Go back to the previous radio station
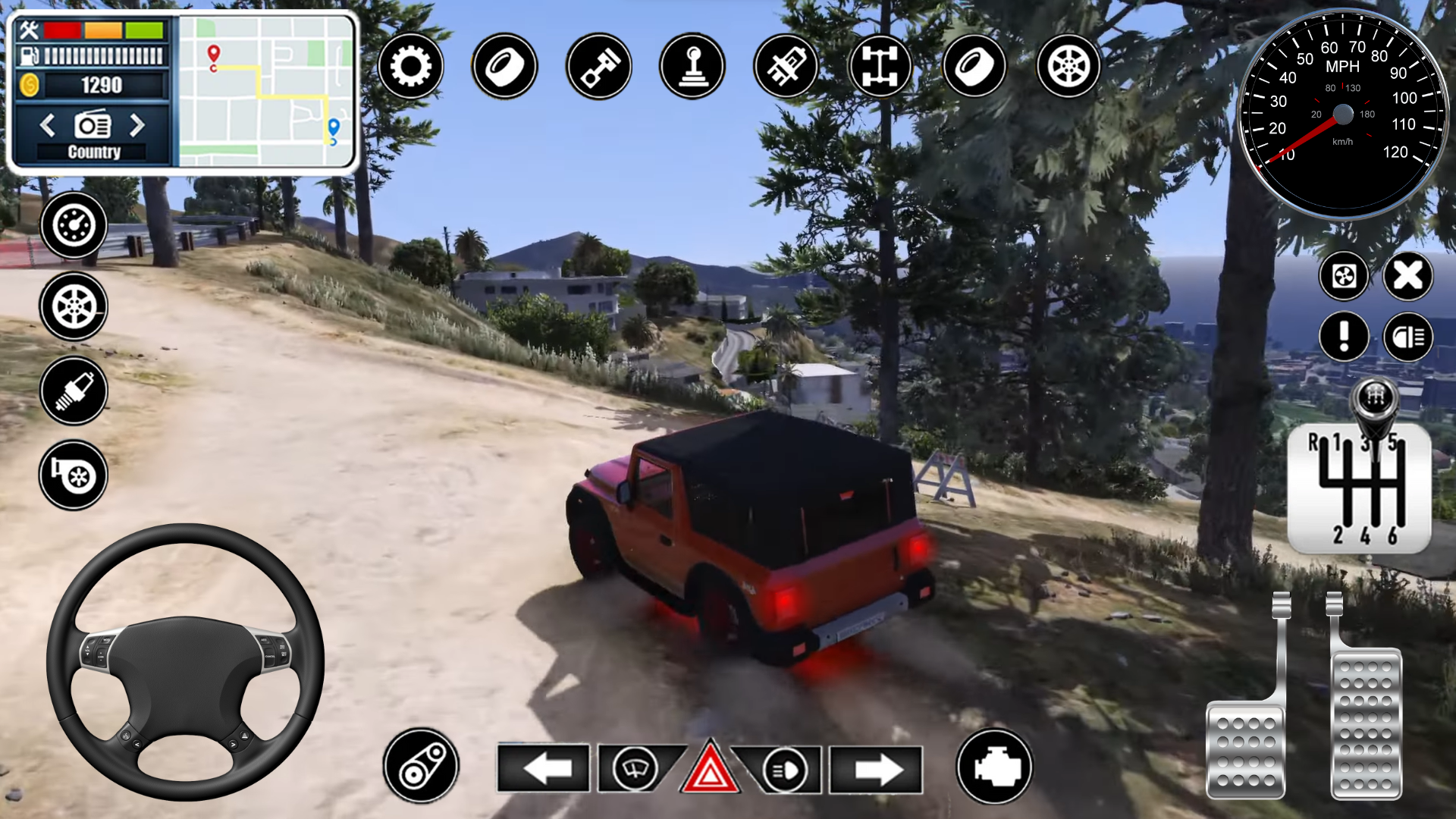 (47, 126)
